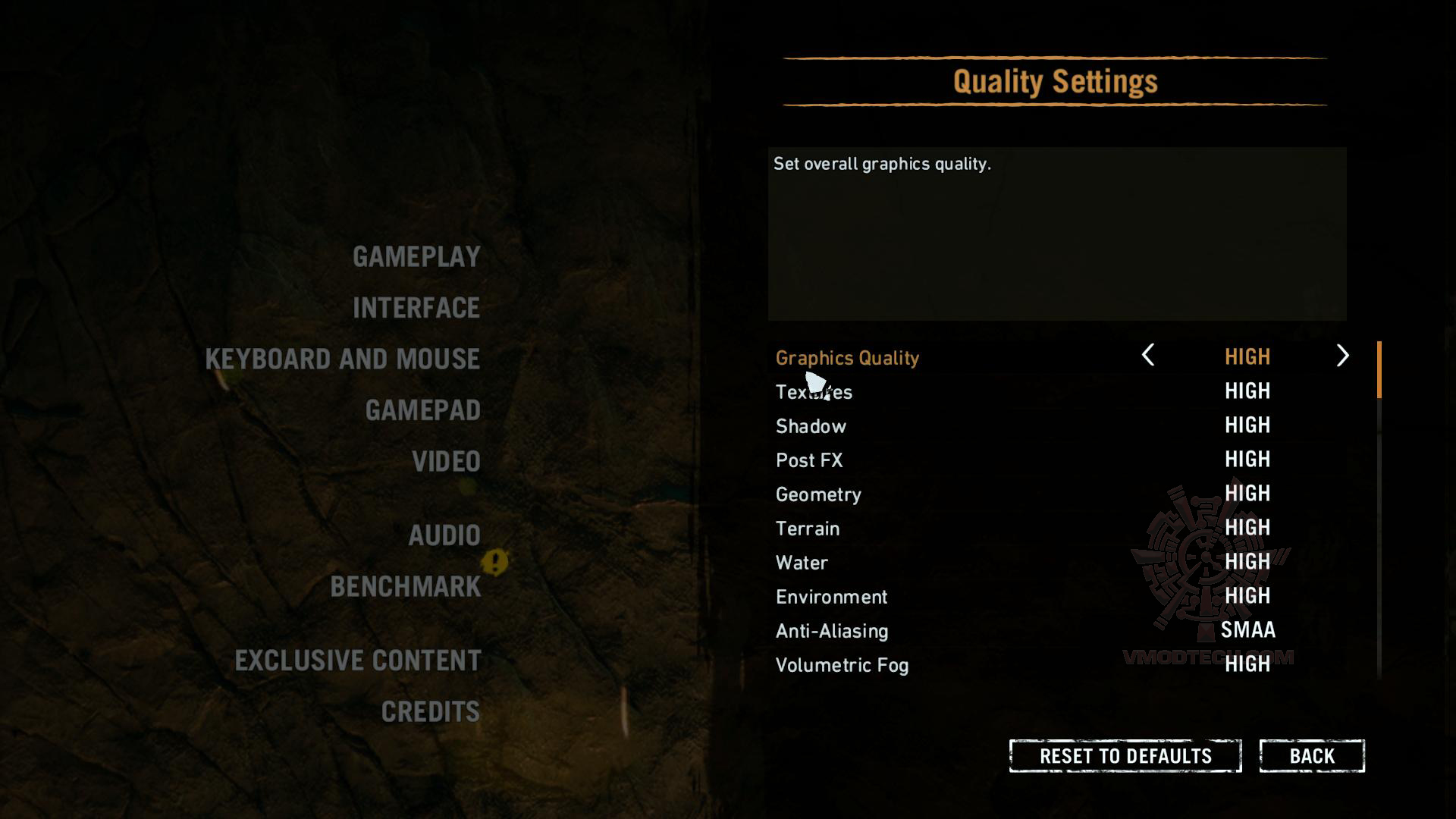Open the GAMEPLAY settings menu

click(x=416, y=256)
